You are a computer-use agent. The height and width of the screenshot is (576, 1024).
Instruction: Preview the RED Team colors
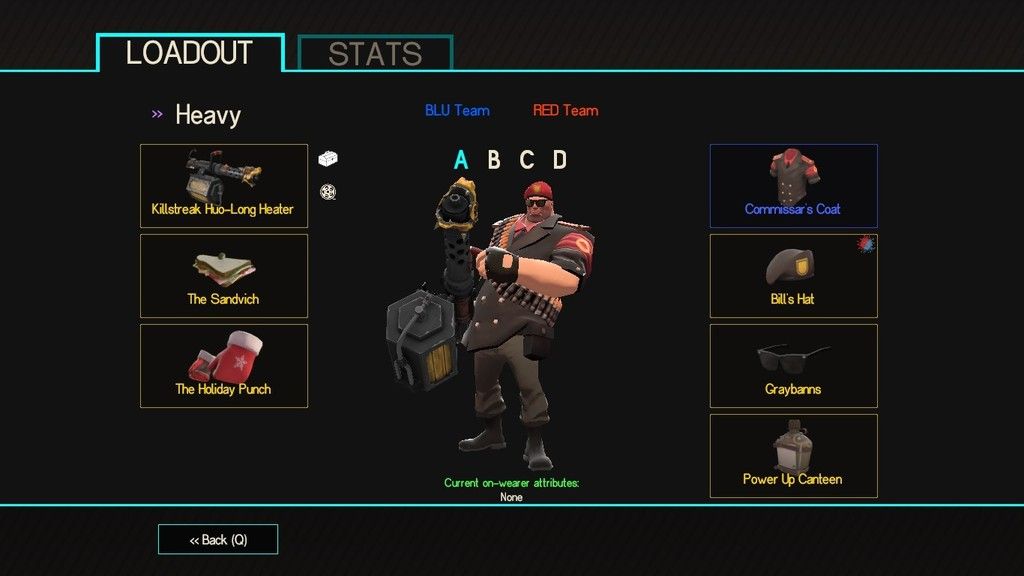pyautogui.click(x=565, y=110)
